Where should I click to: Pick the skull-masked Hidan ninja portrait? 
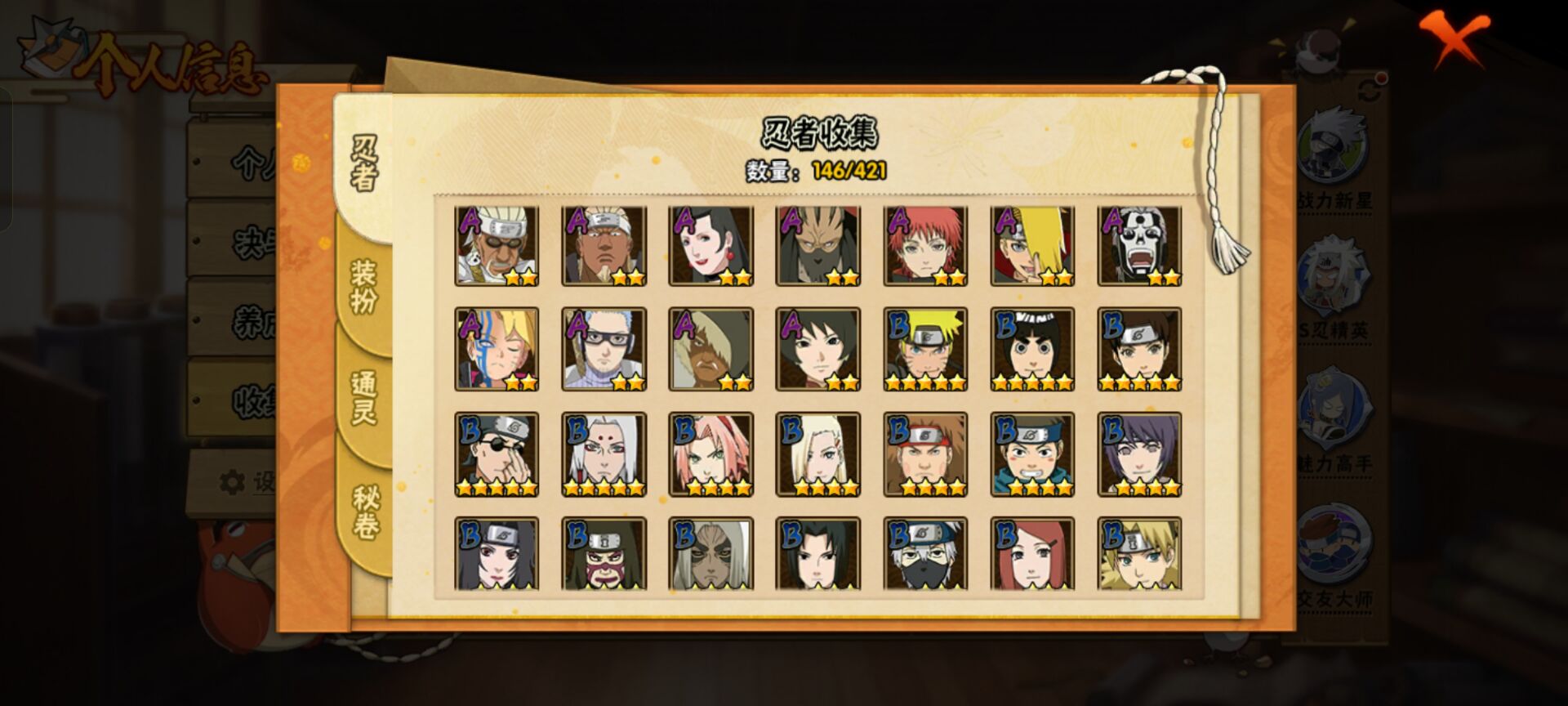[x=1139, y=245]
